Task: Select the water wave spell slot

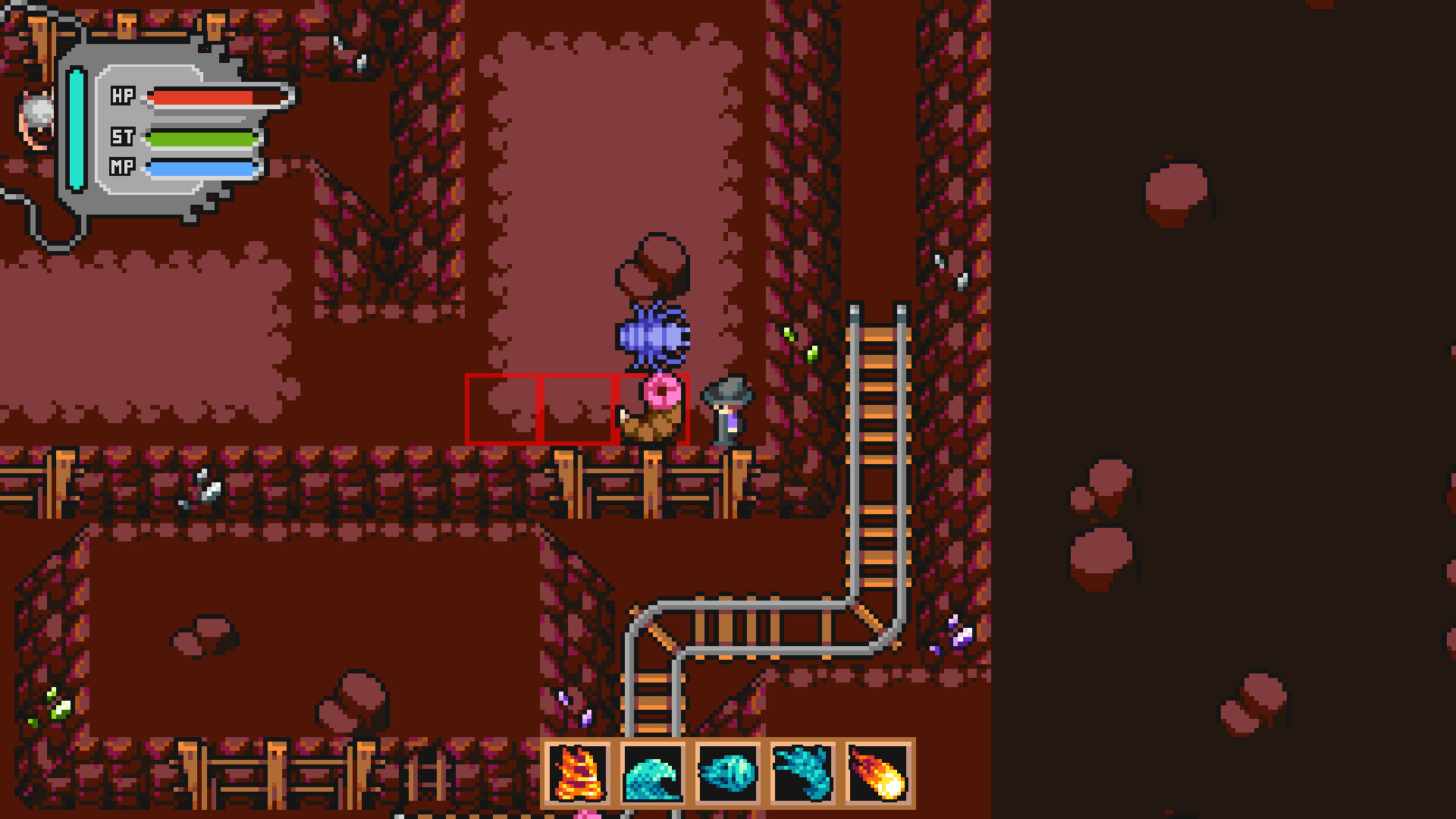Action: 652,775
